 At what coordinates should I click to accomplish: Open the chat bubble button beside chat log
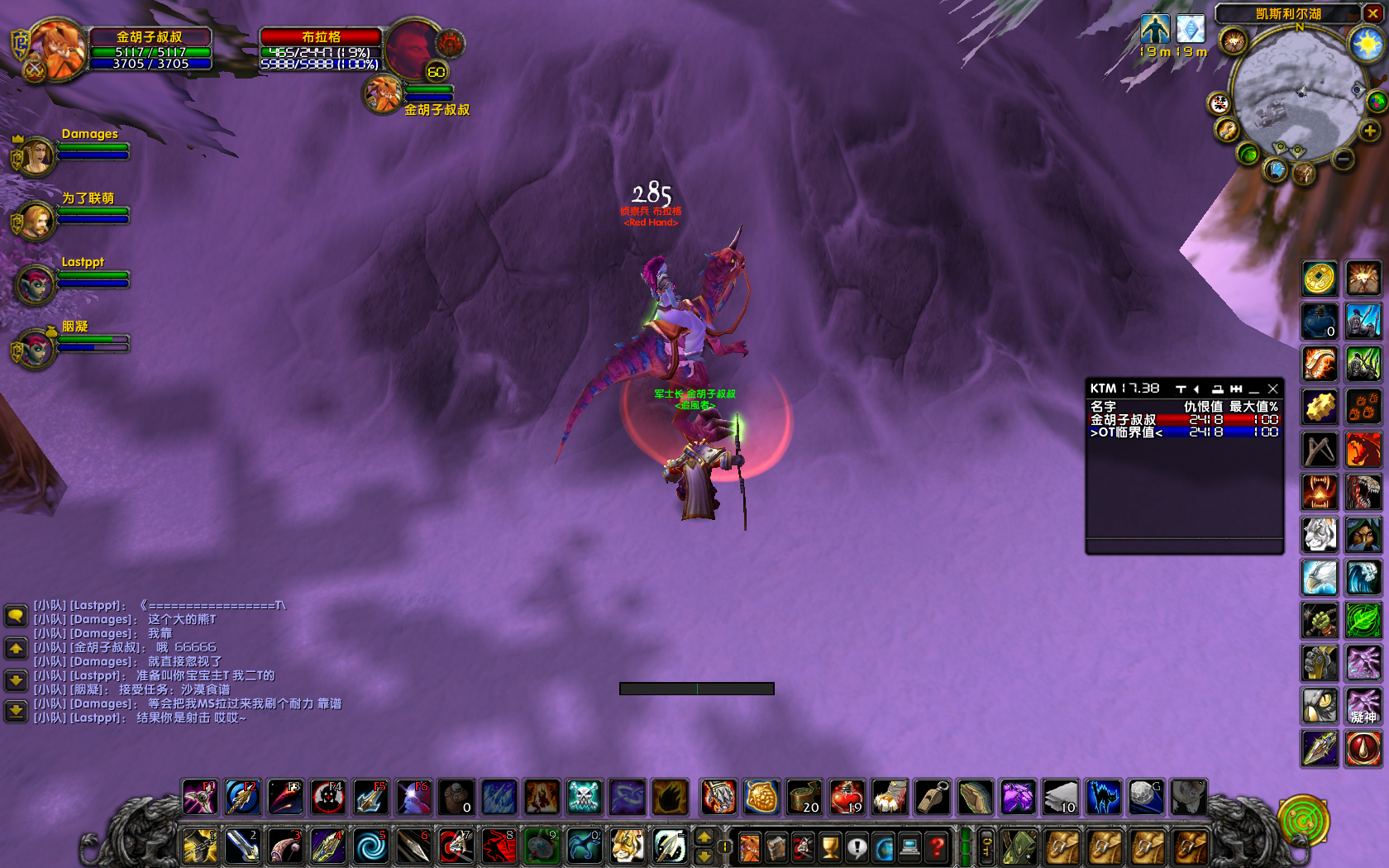point(16,615)
